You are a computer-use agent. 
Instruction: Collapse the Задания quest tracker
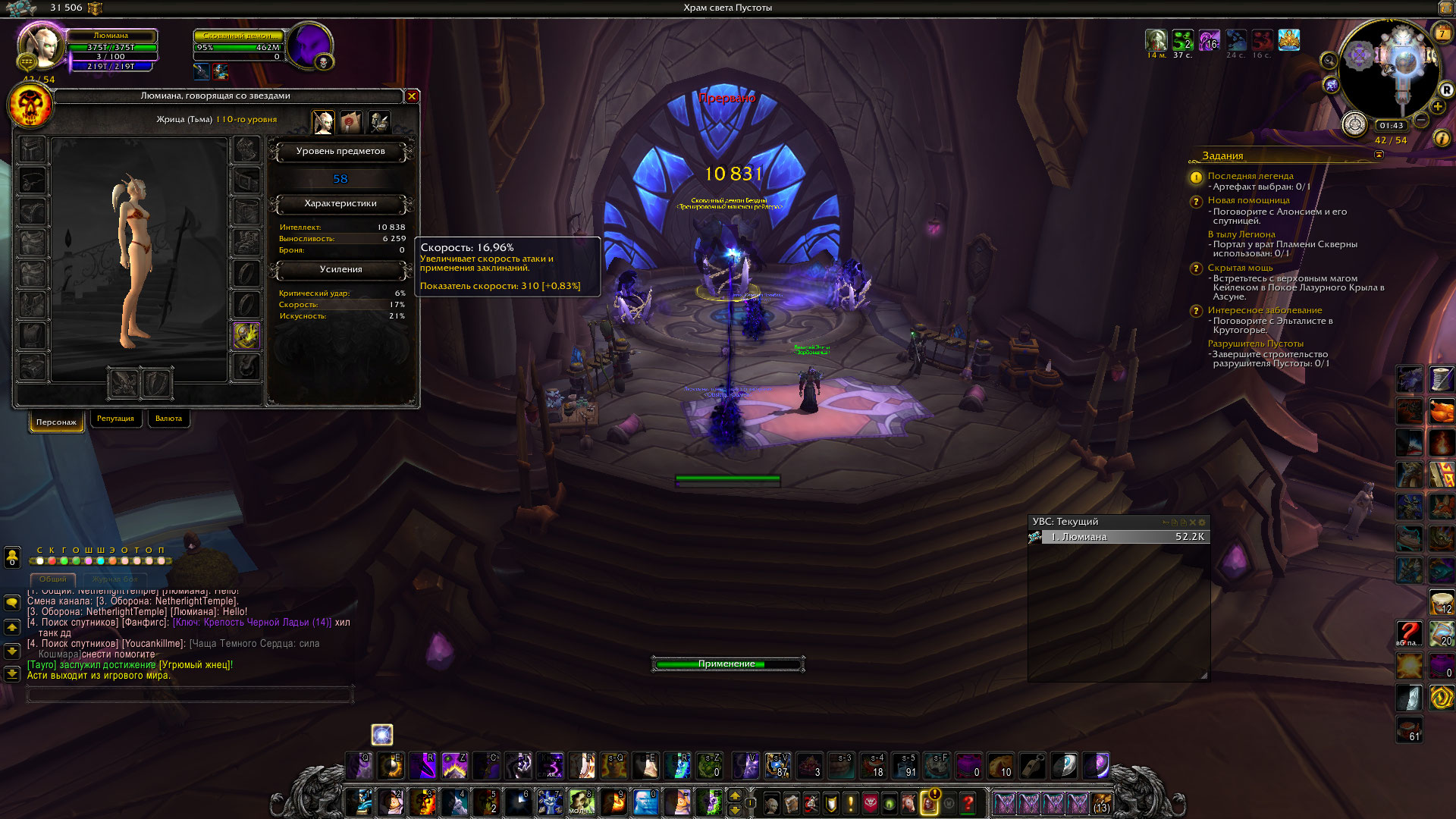(x=1379, y=155)
